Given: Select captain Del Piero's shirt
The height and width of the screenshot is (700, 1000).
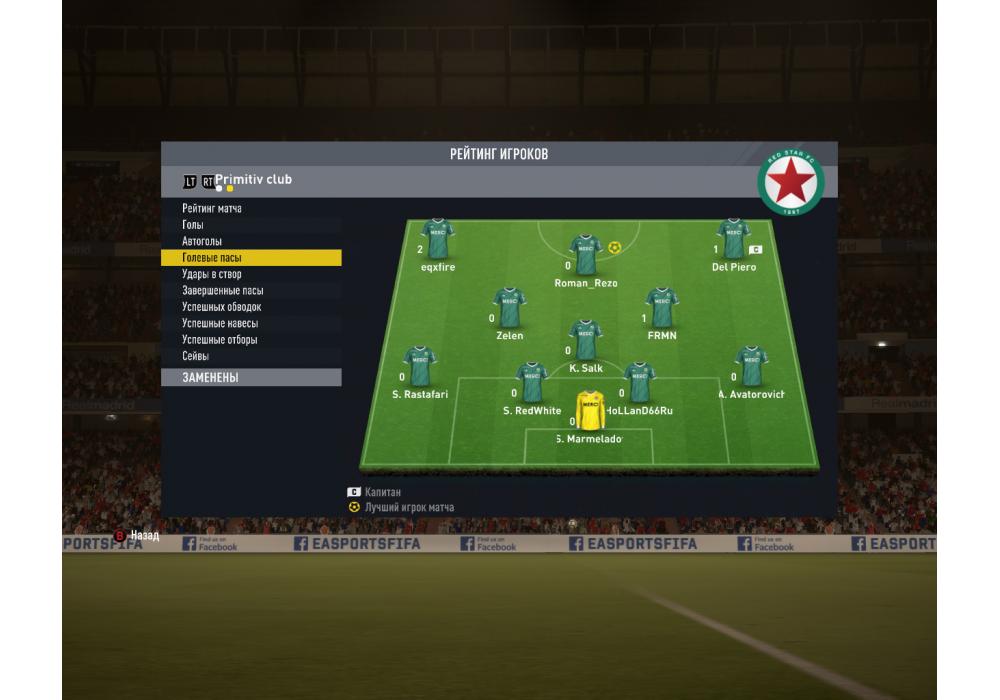Looking at the screenshot, I should tap(733, 240).
